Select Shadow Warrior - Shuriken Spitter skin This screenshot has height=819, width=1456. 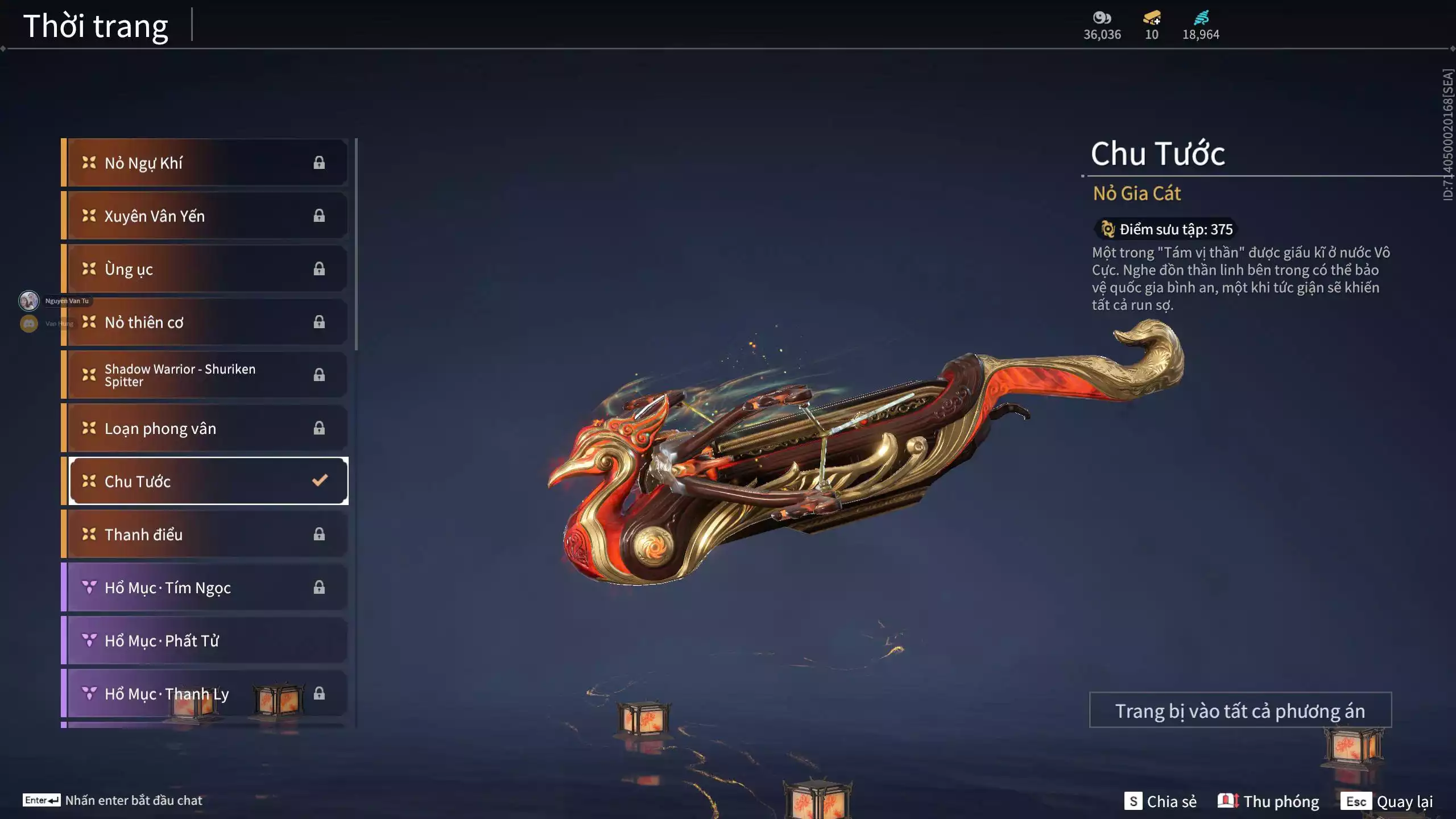[x=205, y=375]
